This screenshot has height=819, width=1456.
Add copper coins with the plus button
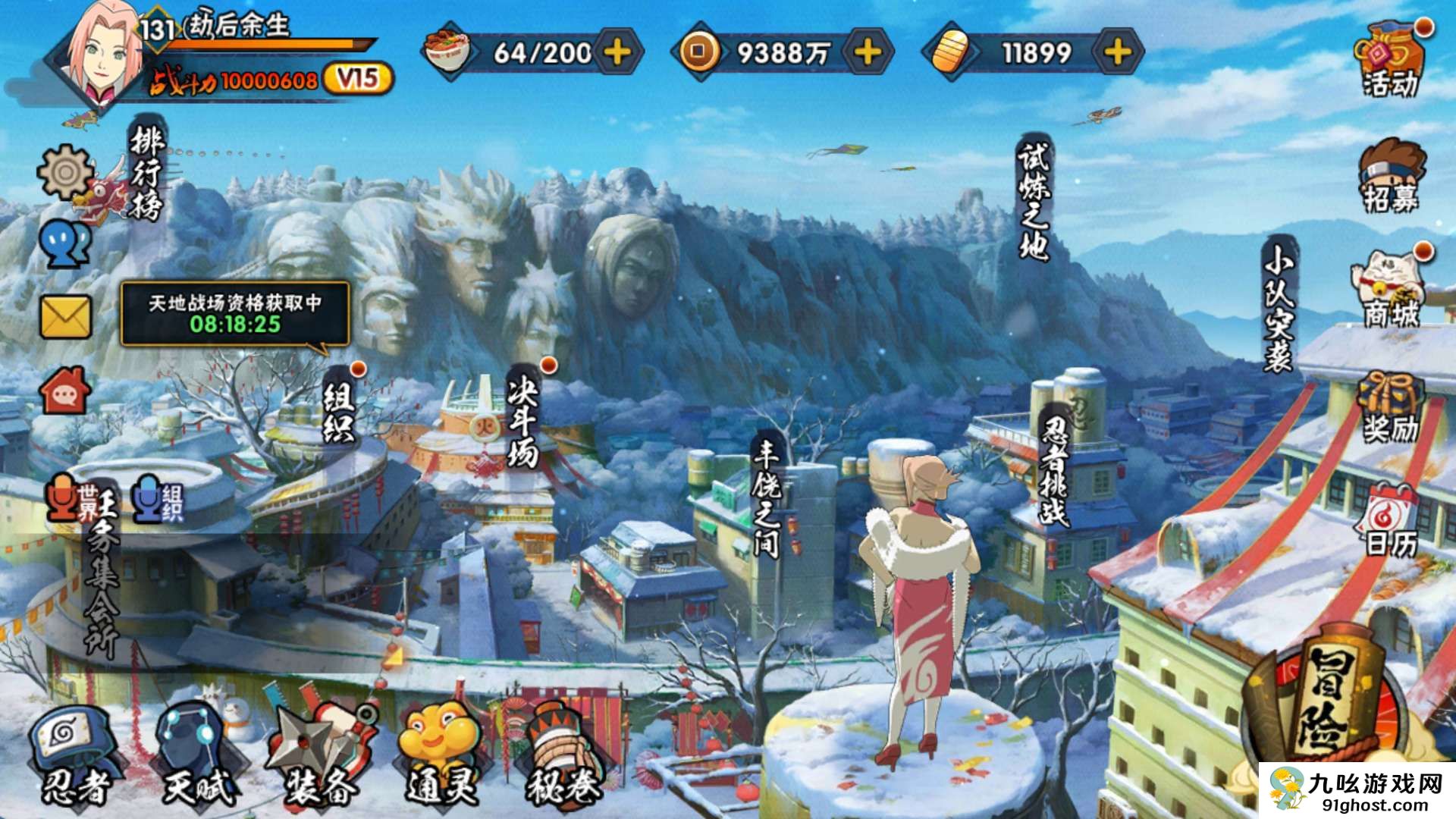tap(868, 52)
